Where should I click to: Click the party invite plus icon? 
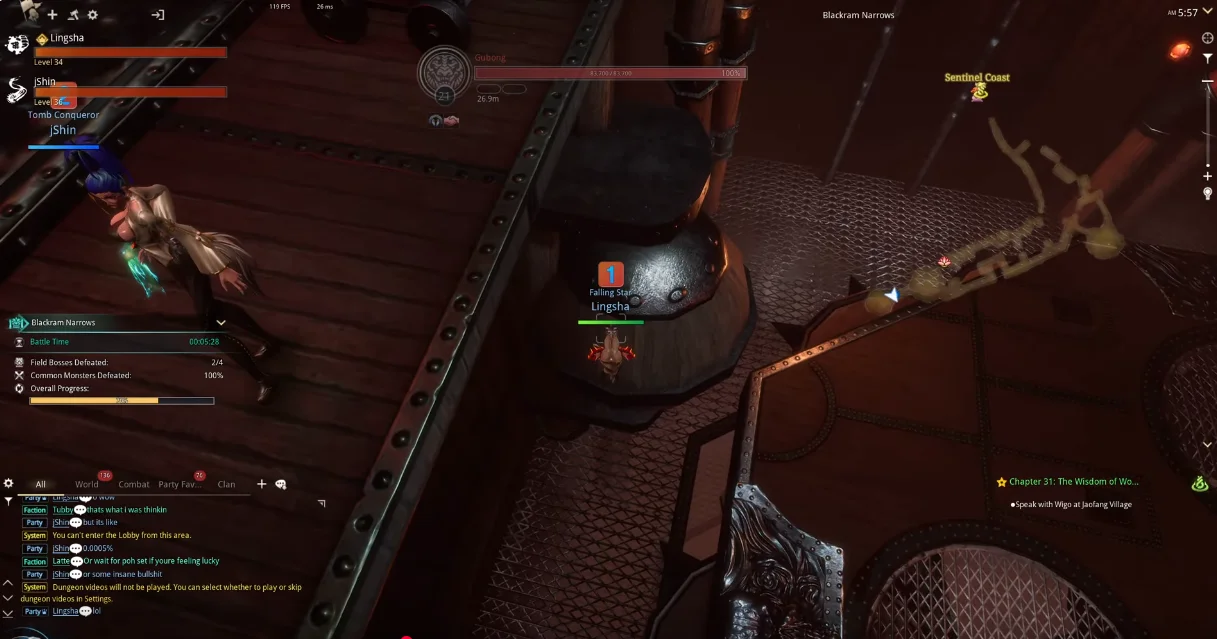click(53, 15)
